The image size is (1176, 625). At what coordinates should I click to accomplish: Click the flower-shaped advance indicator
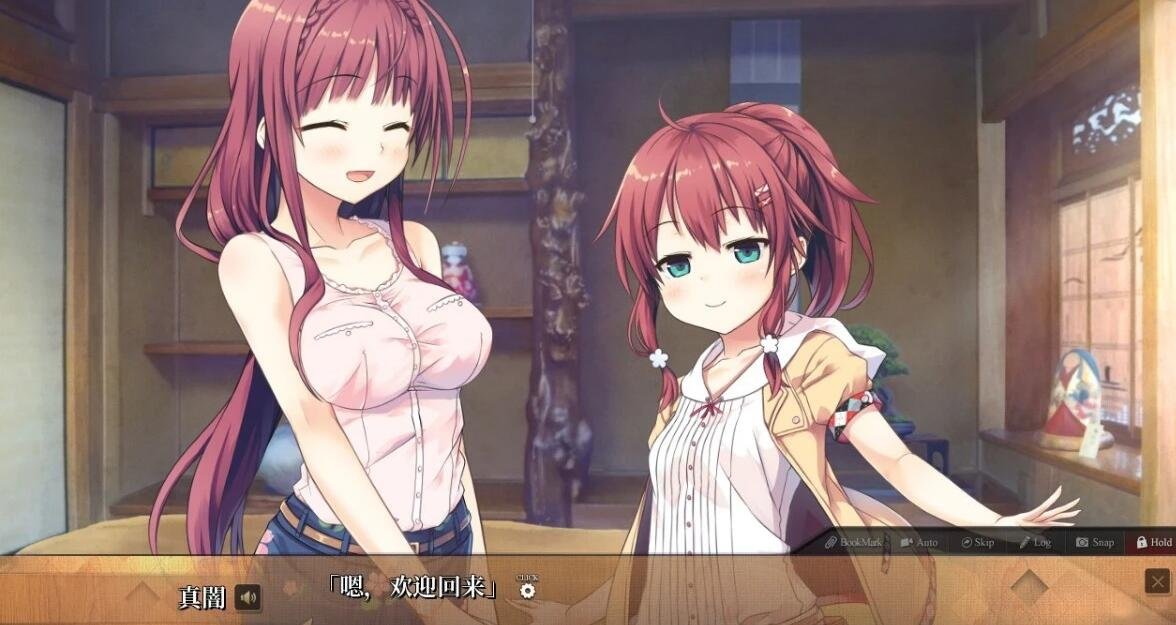coord(527,590)
